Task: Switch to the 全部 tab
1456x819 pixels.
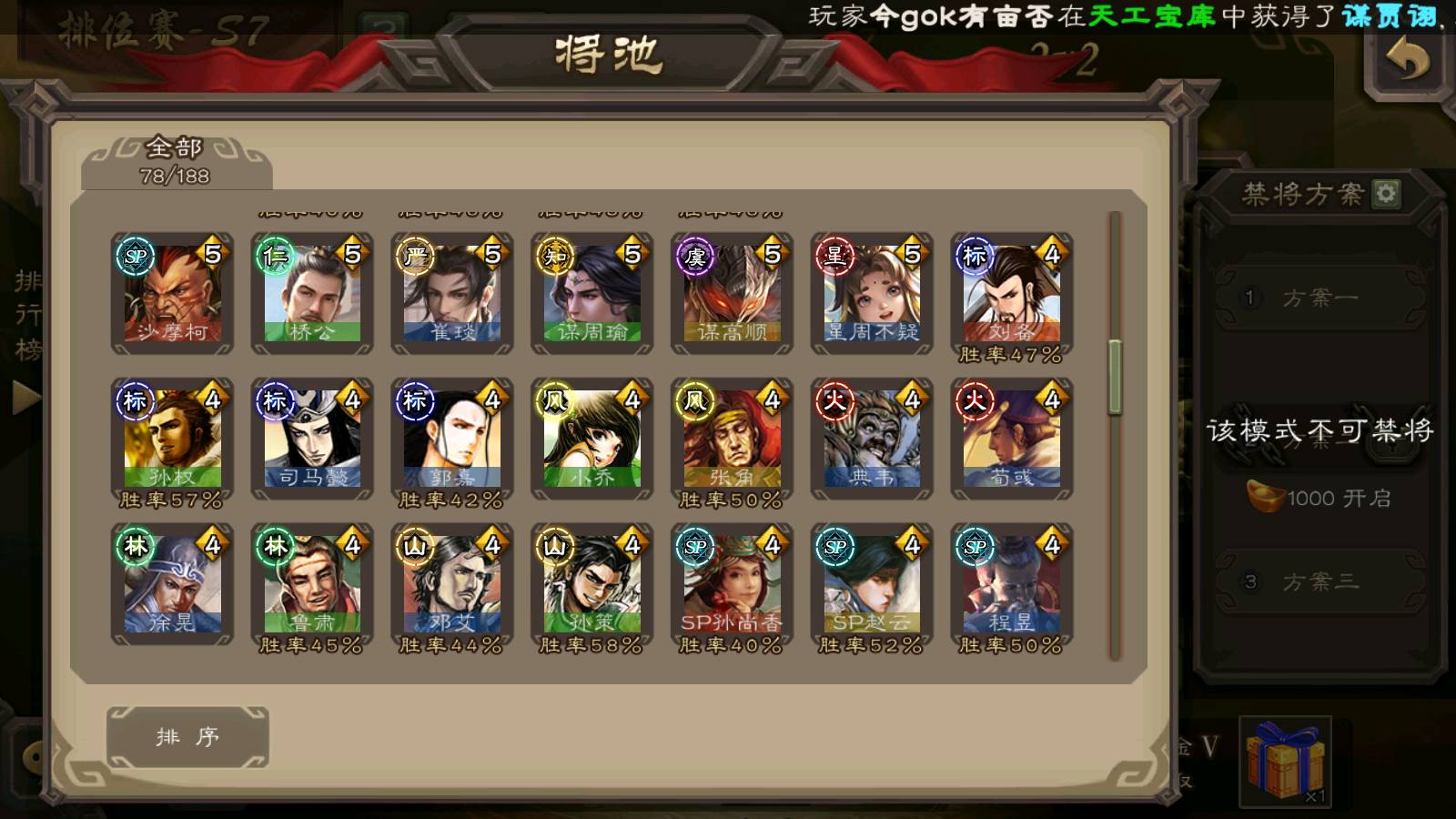Action: click(x=175, y=161)
